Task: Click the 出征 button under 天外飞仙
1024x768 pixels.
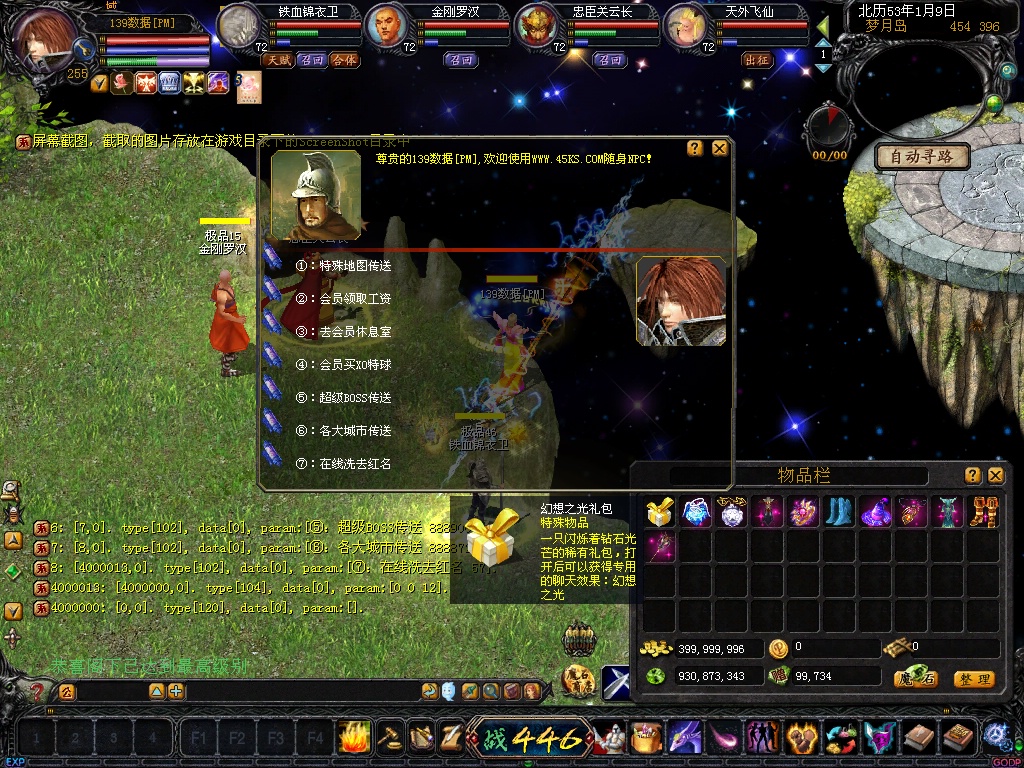Action: (757, 60)
